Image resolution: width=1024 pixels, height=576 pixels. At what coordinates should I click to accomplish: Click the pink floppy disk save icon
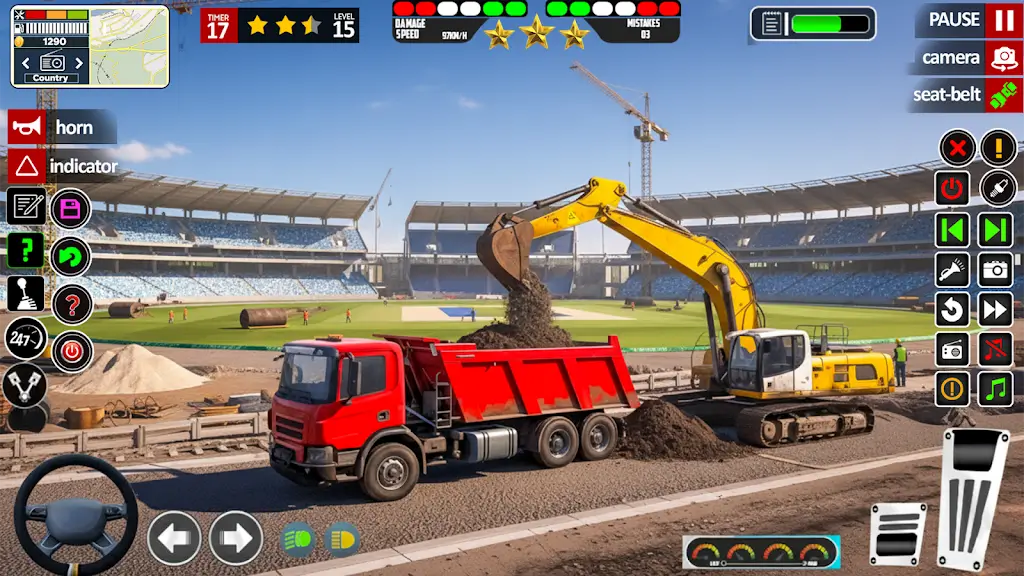tap(71, 209)
